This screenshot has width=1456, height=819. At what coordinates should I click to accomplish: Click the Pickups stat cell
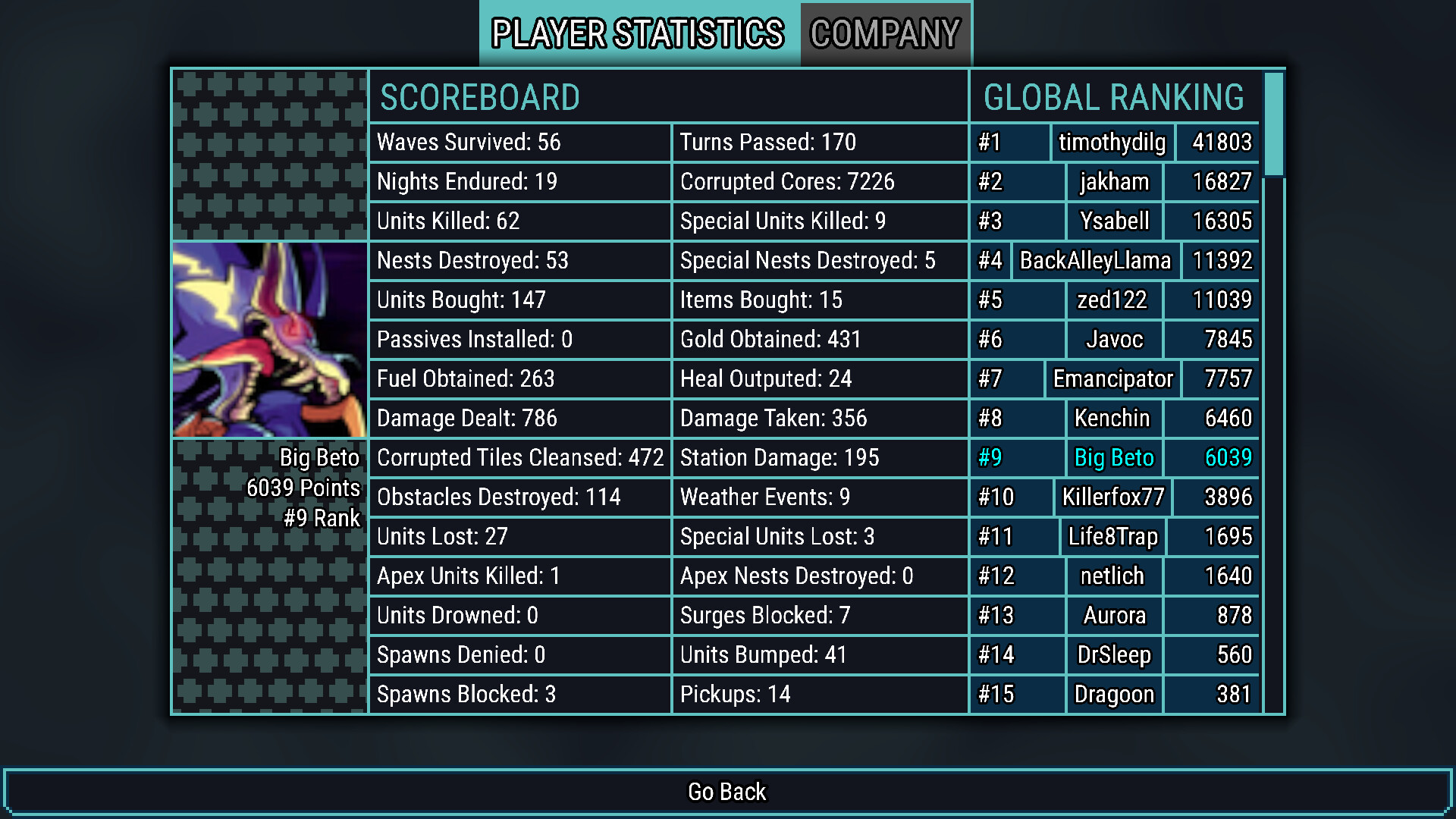(820, 695)
